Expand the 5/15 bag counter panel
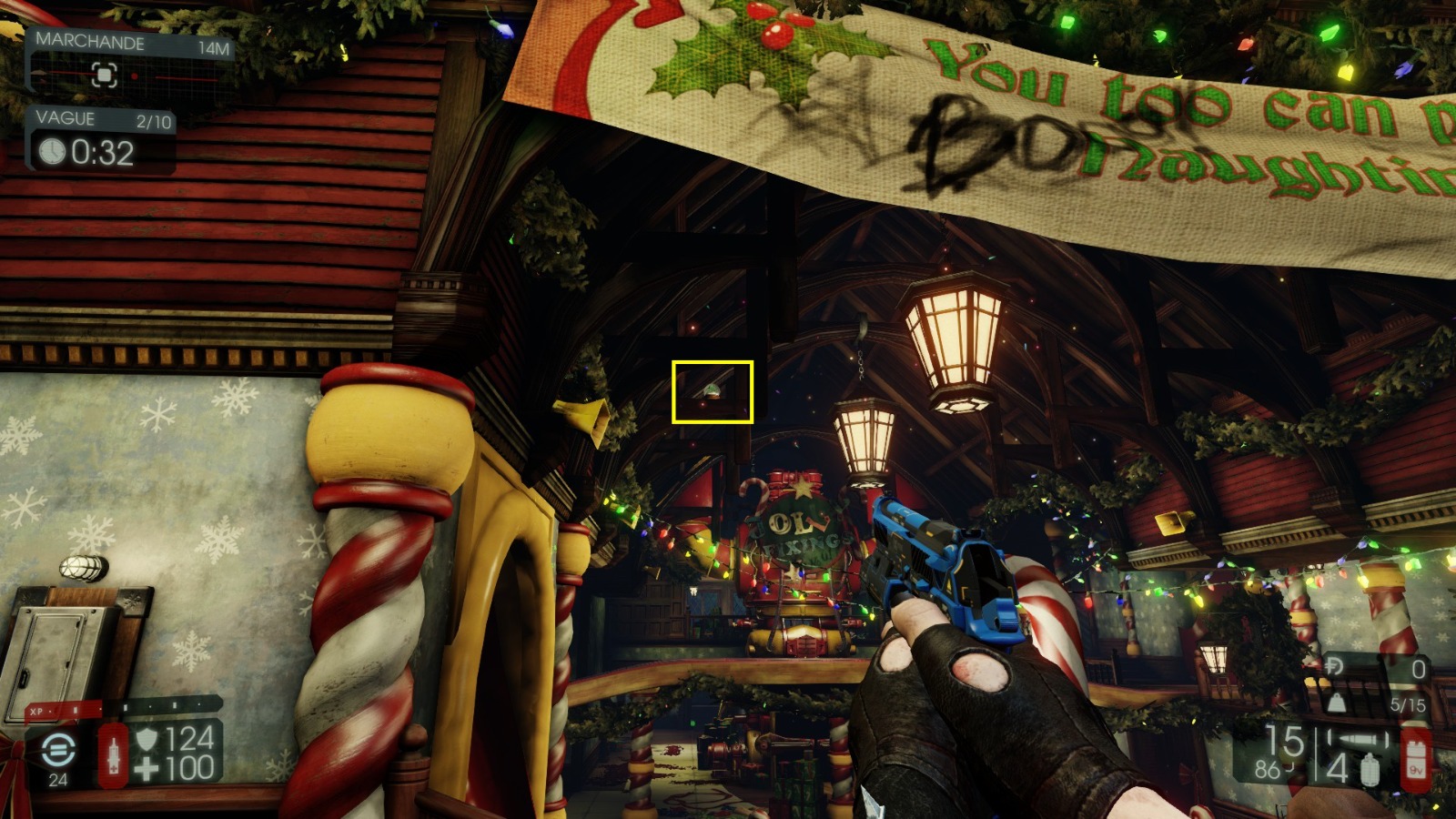This screenshot has height=819, width=1456. coord(1408,704)
